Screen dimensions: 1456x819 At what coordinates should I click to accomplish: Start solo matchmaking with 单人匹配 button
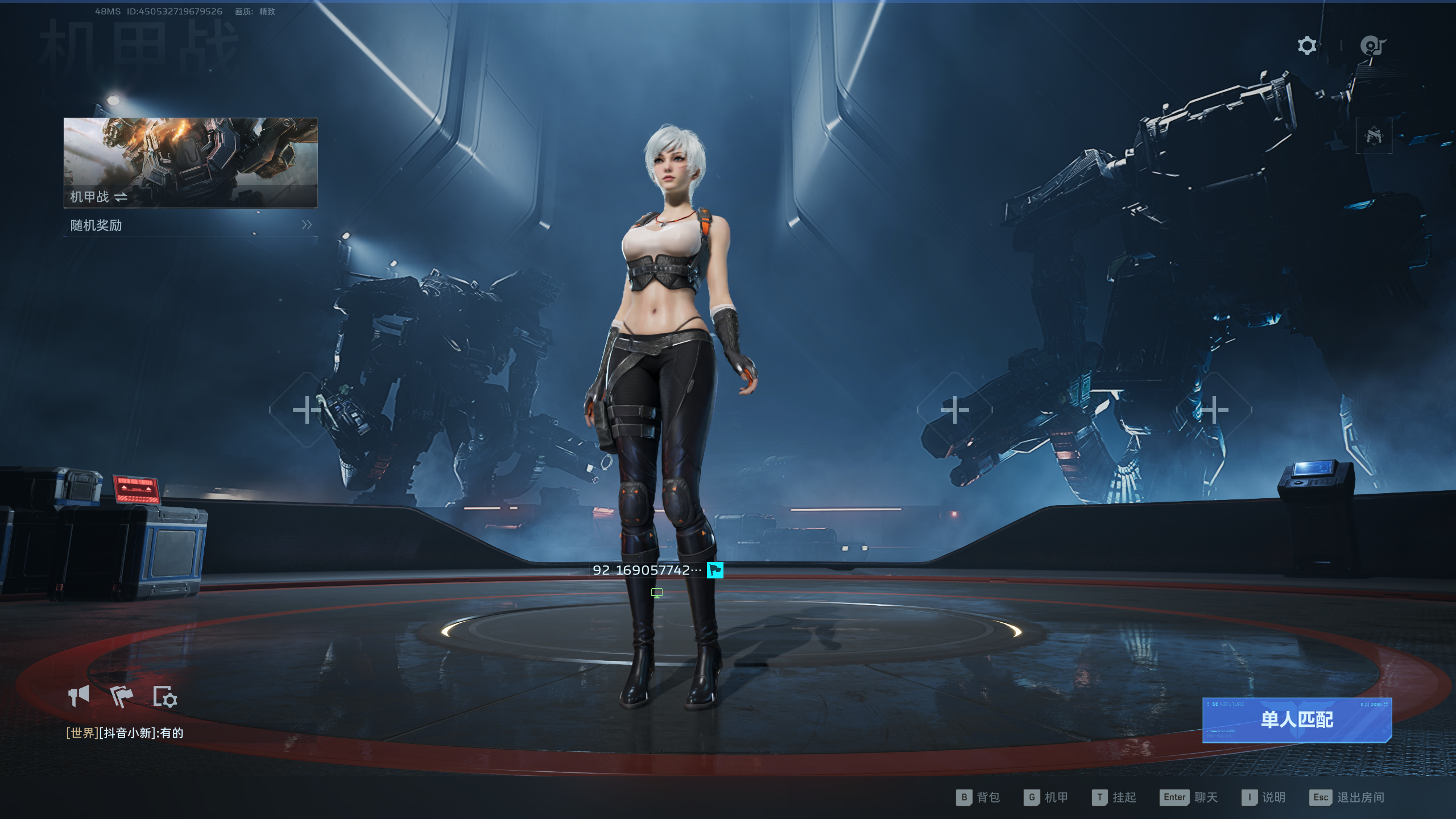(x=1297, y=719)
